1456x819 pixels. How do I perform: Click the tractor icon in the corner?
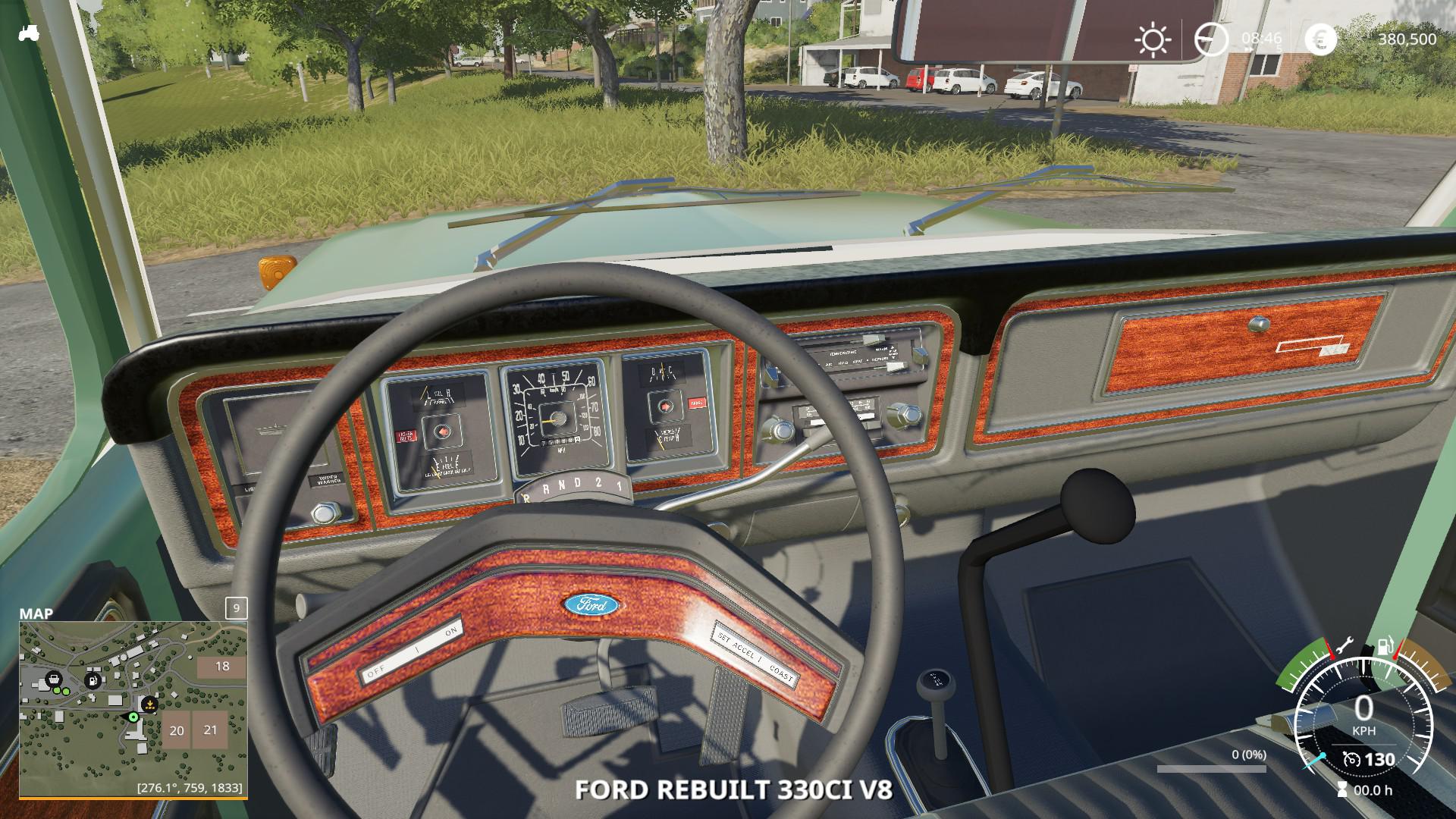(x=29, y=33)
